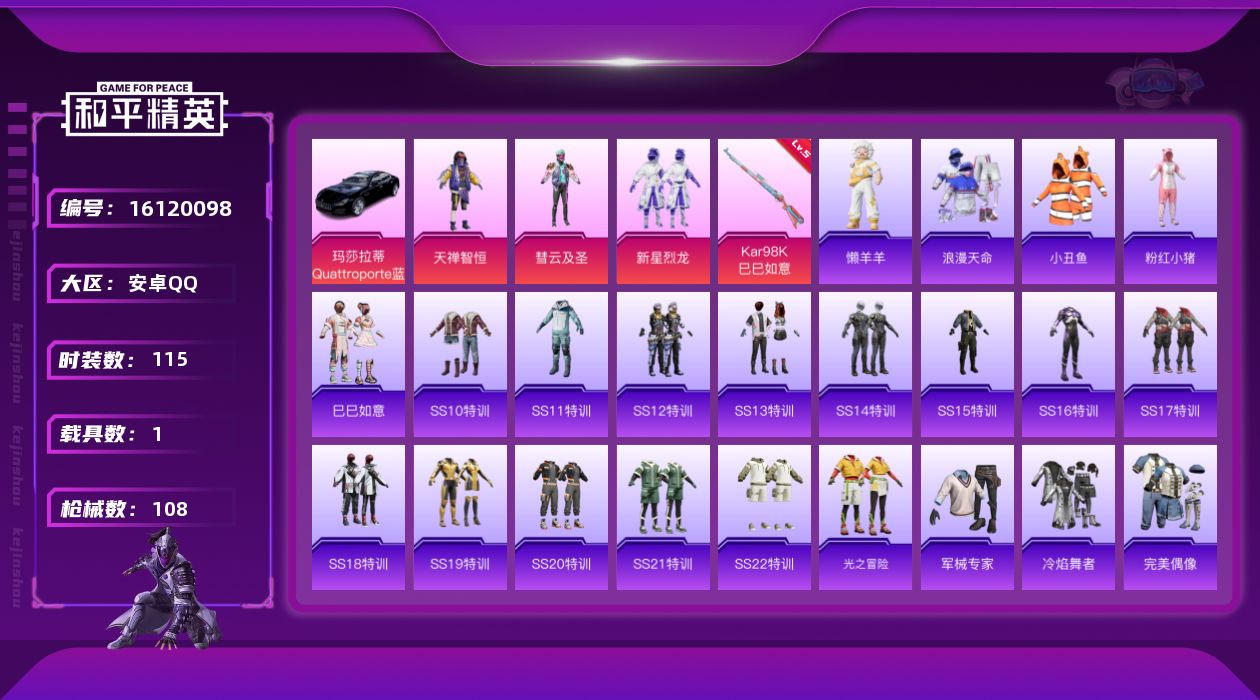The image size is (1260, 700).
Task: Pick the SS17特训 outfit tile
Action: 1170,364
